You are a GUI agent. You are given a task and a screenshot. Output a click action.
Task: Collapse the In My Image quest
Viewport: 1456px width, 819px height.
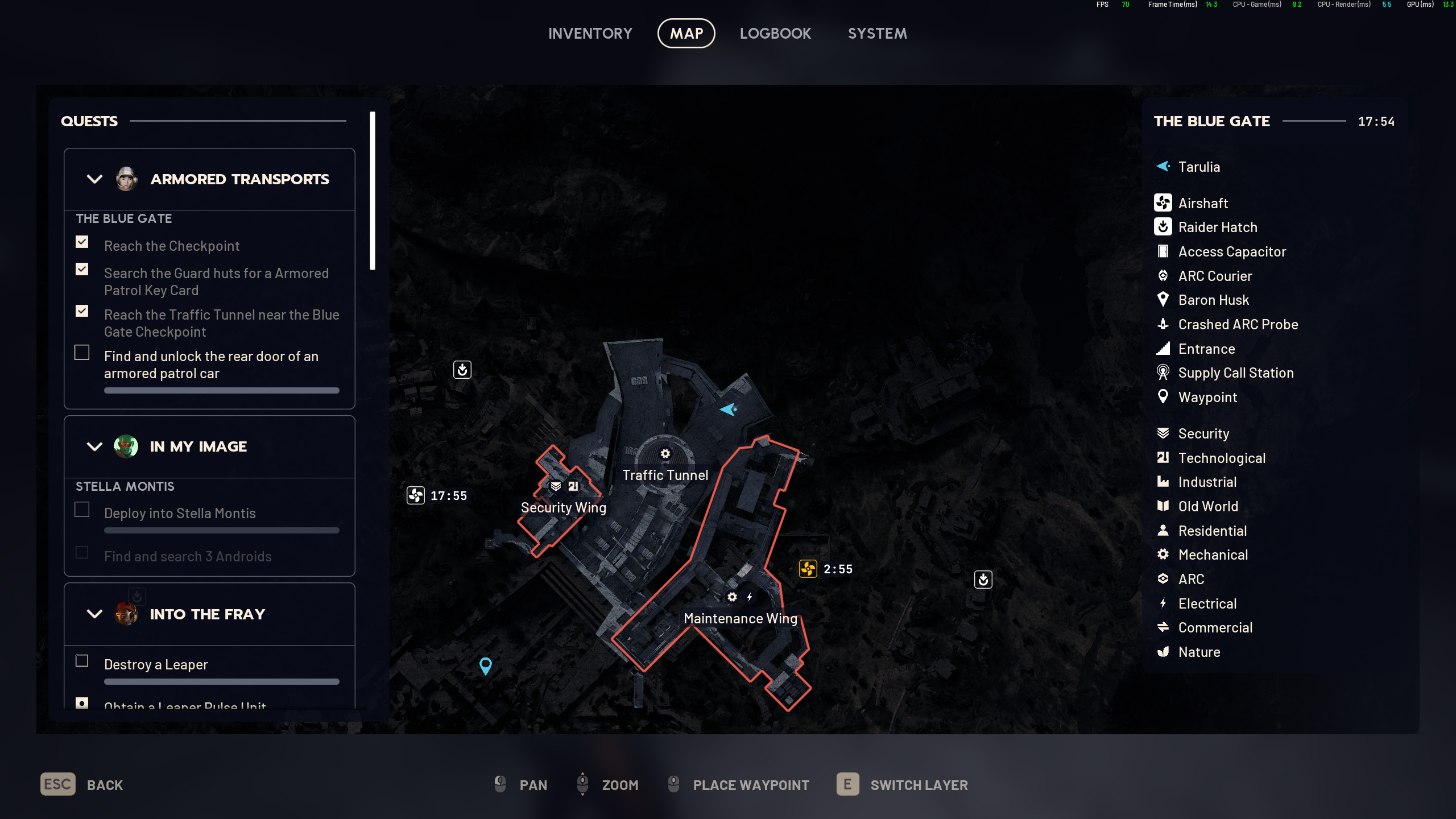click(x=94, y=446)
